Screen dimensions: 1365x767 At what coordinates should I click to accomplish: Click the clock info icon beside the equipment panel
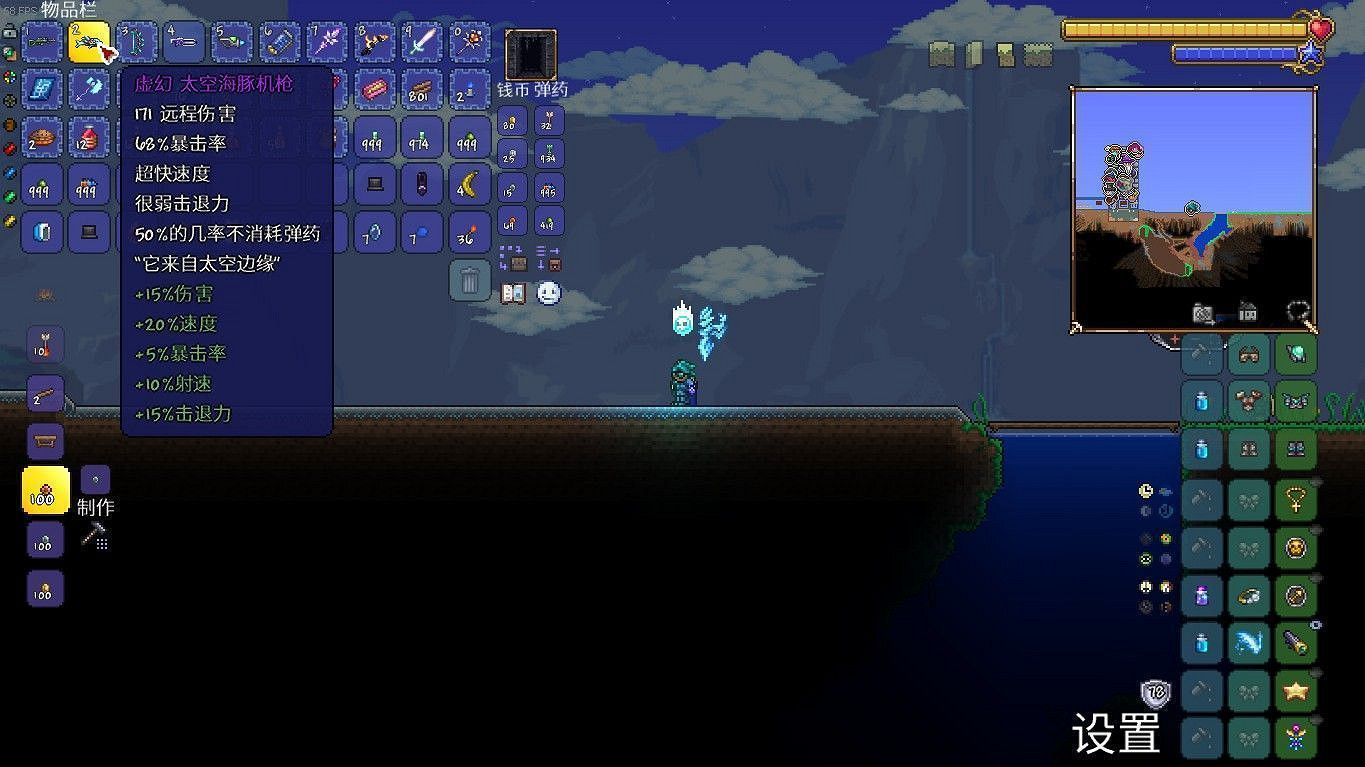point(1145,490)
